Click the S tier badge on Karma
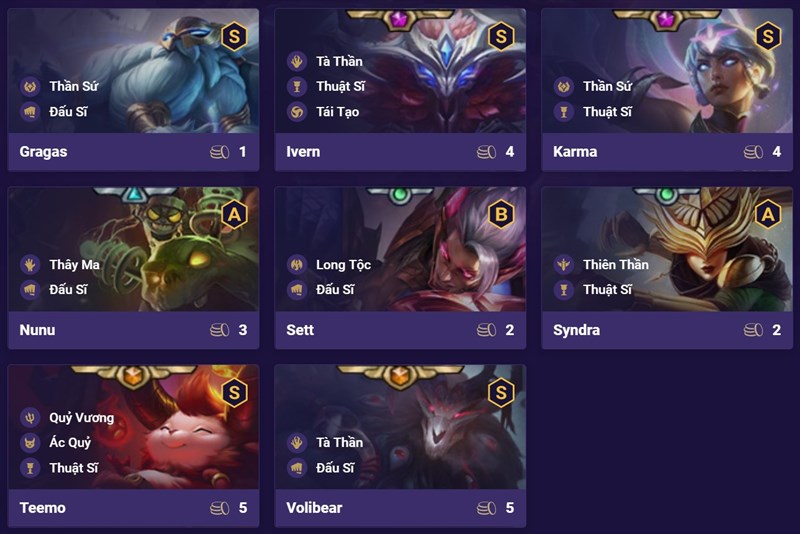Viewport: 800px width, 534px height. tap(768, 37)
